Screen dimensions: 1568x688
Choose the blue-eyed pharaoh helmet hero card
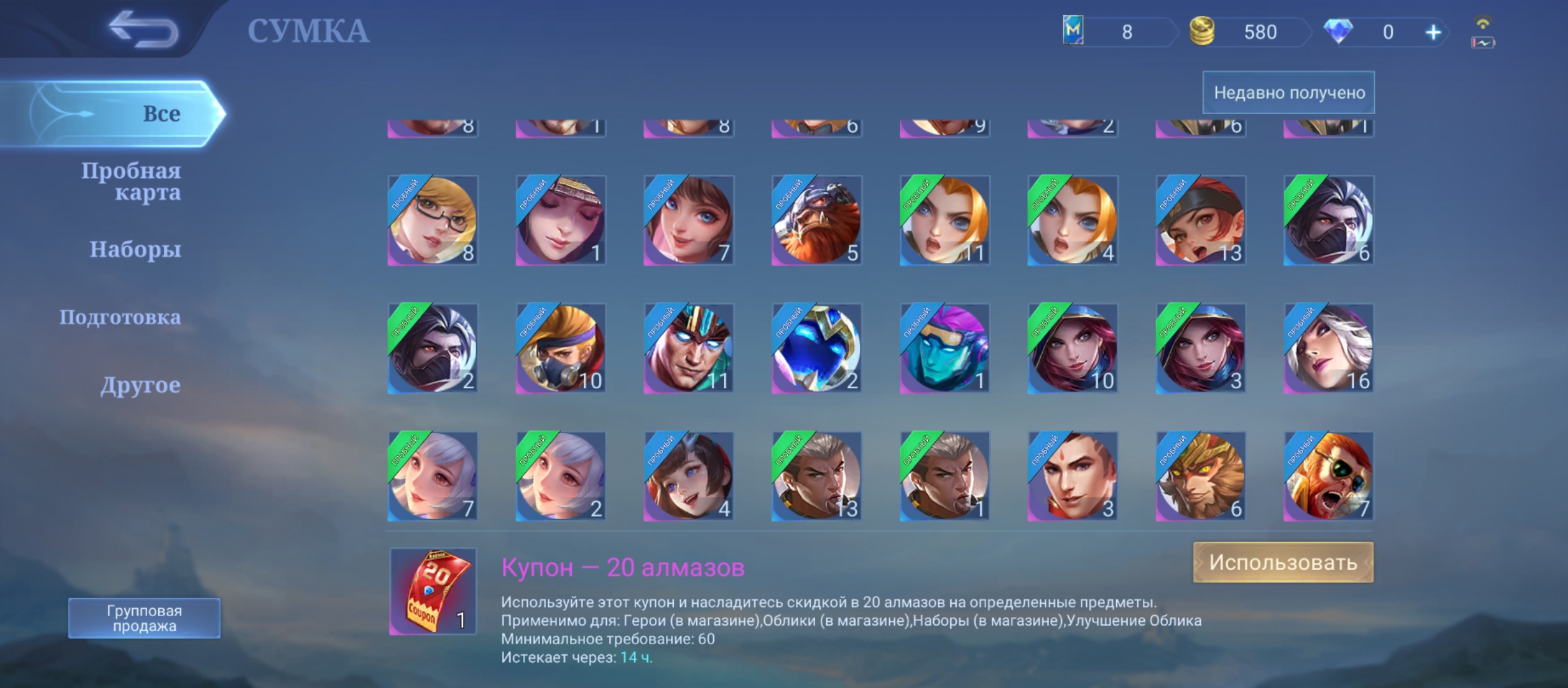[x=688, y=348]
